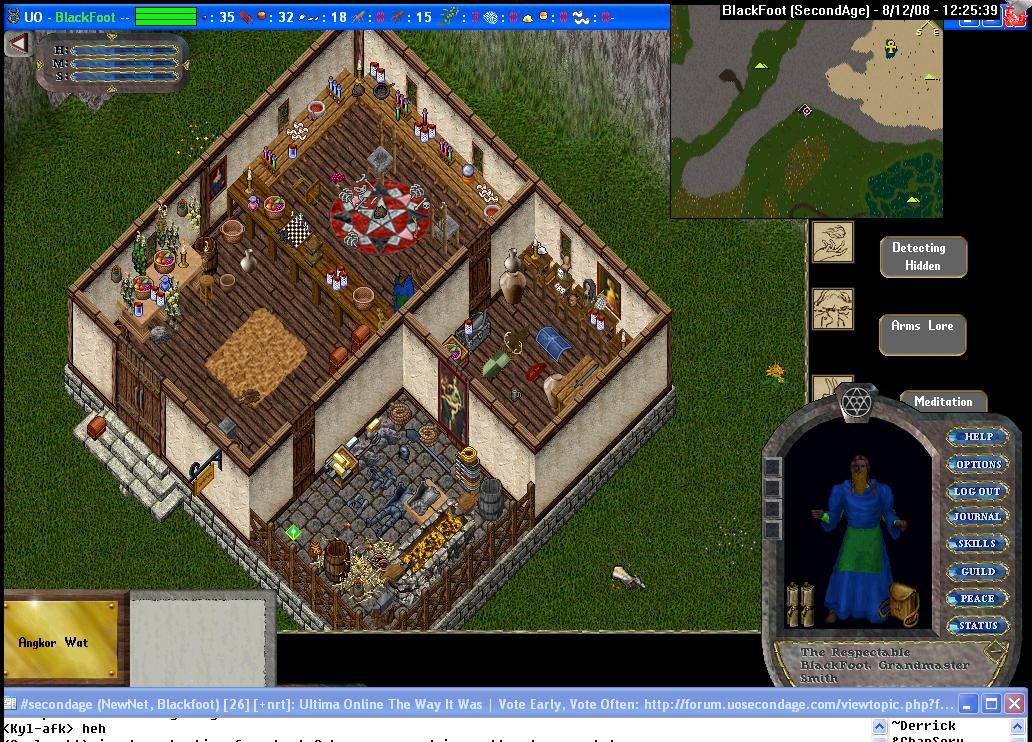Maximize the #secondage chat window
This screenshot has height=742, width=1032.
(x=991, y=703)
